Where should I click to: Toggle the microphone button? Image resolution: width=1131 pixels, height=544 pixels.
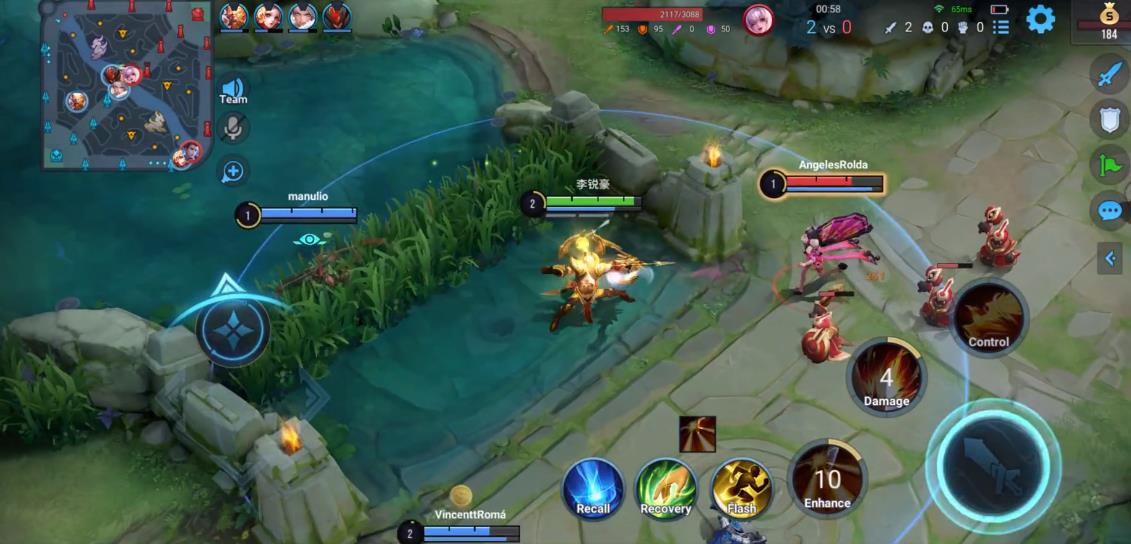pos(233,127)
